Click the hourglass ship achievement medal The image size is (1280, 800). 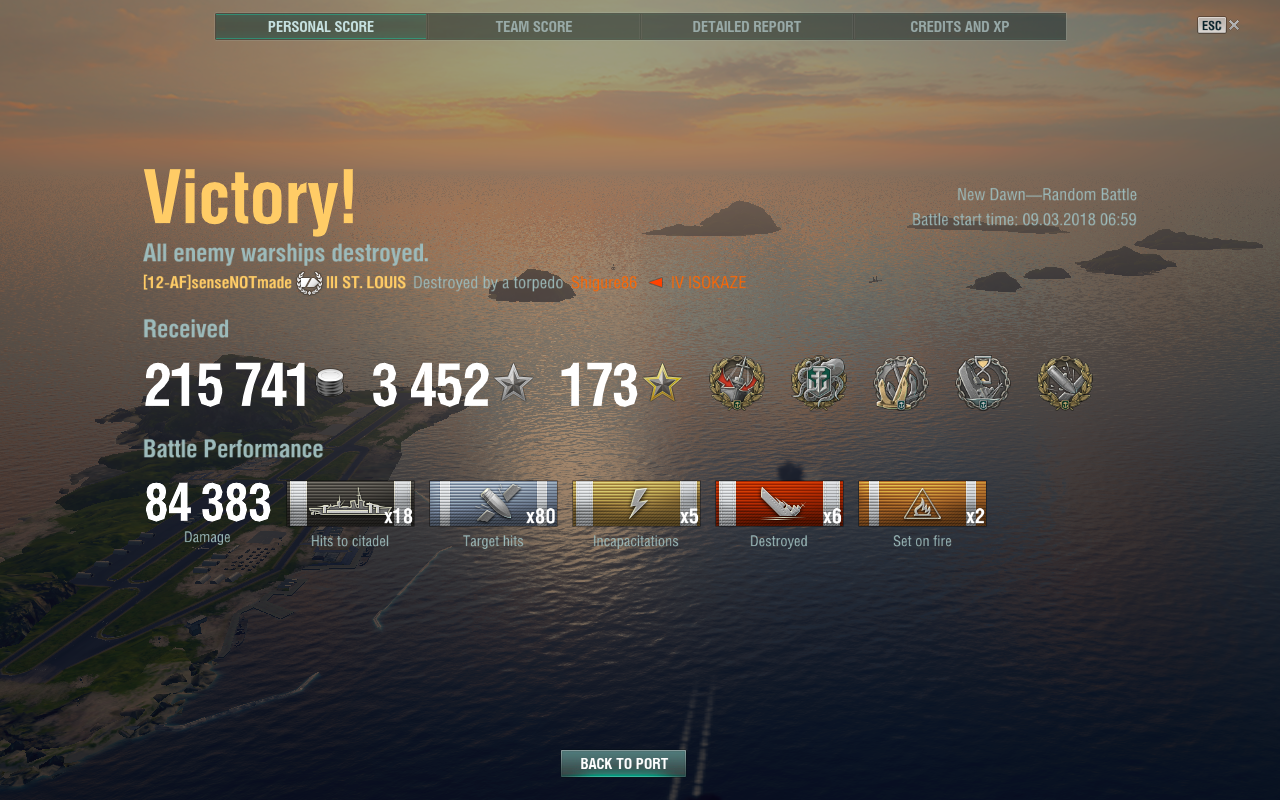tap(983, 383)
